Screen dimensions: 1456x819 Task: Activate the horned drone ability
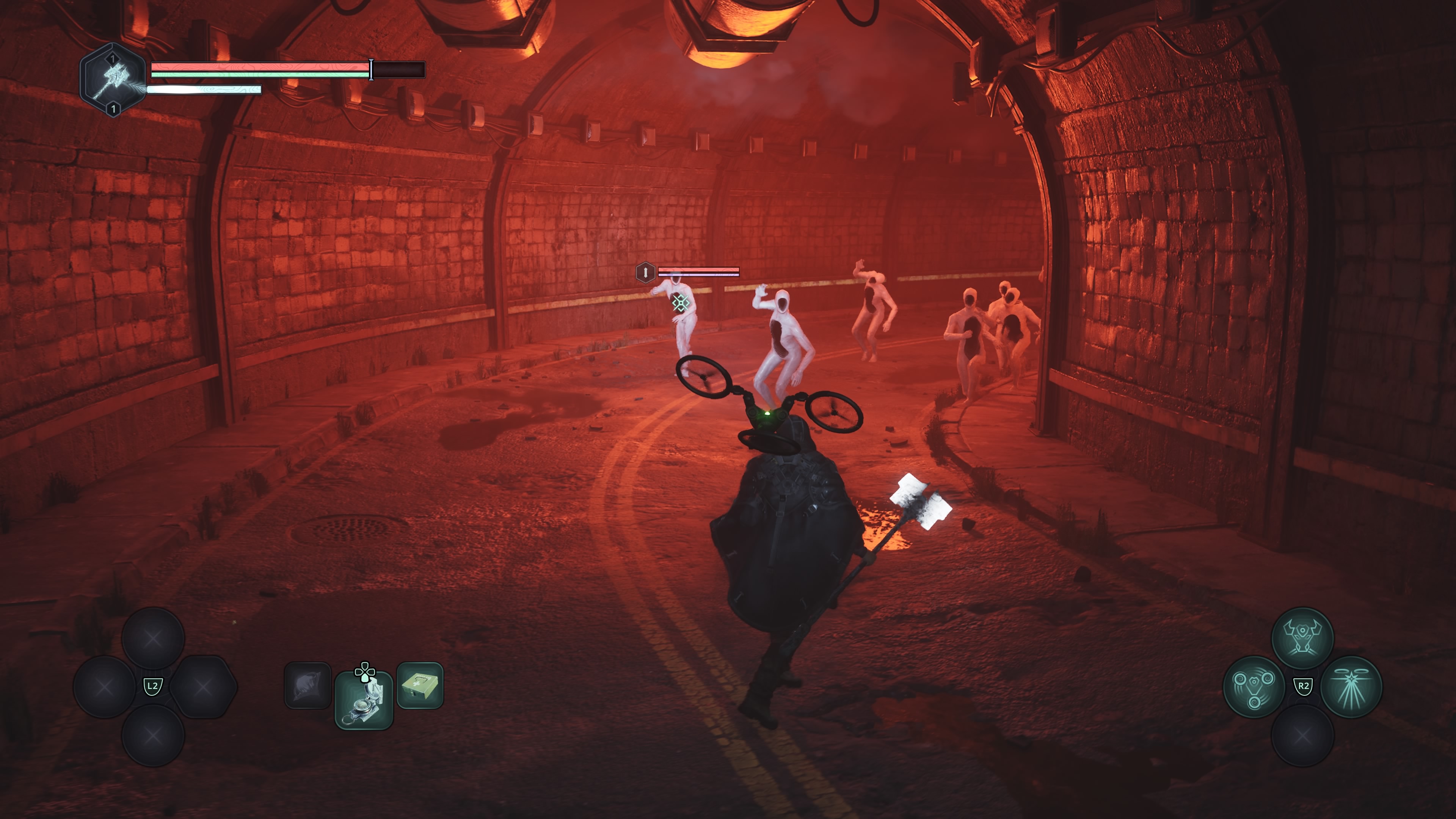[1302, 638]
